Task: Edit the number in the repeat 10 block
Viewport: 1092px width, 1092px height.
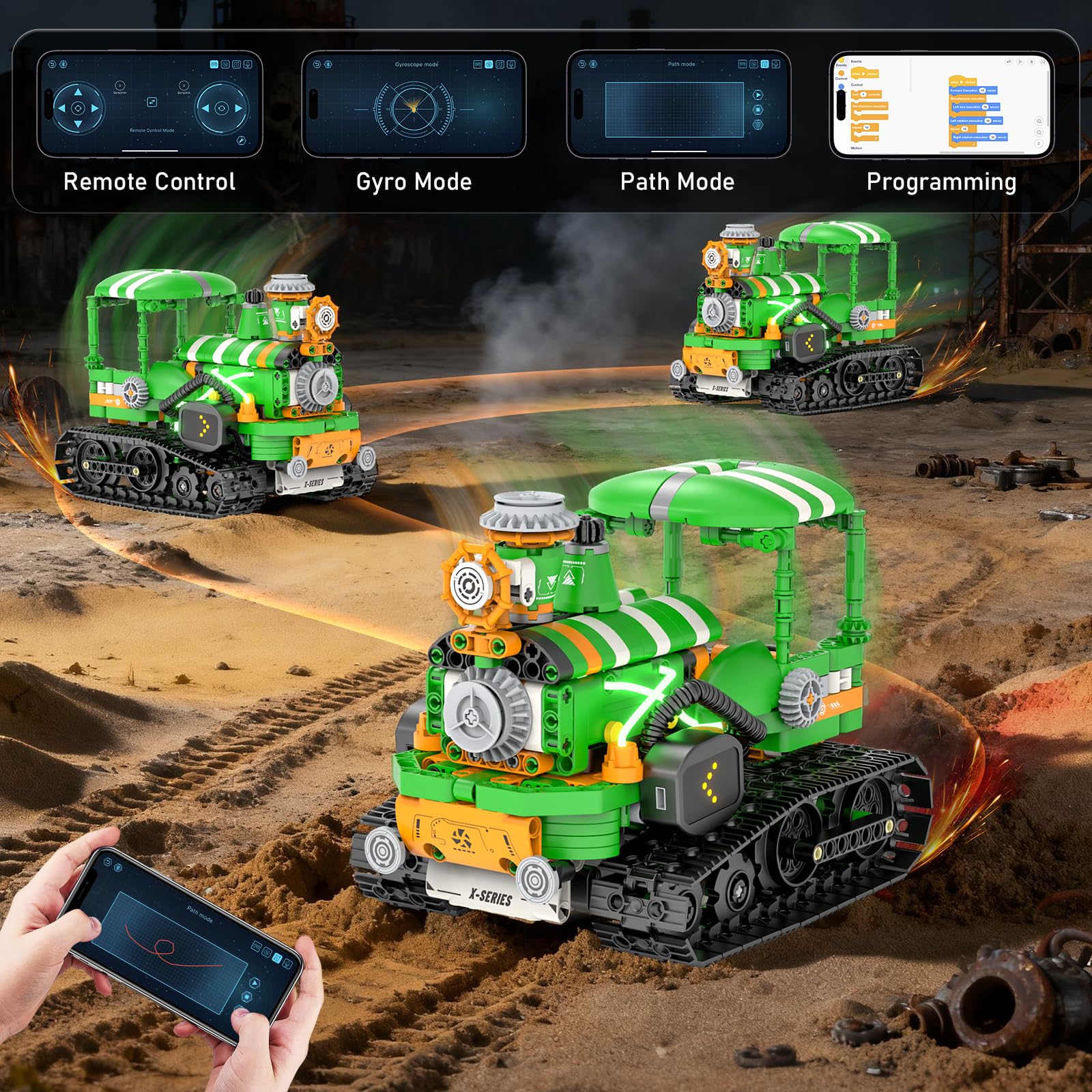Action: pos(866,128)
